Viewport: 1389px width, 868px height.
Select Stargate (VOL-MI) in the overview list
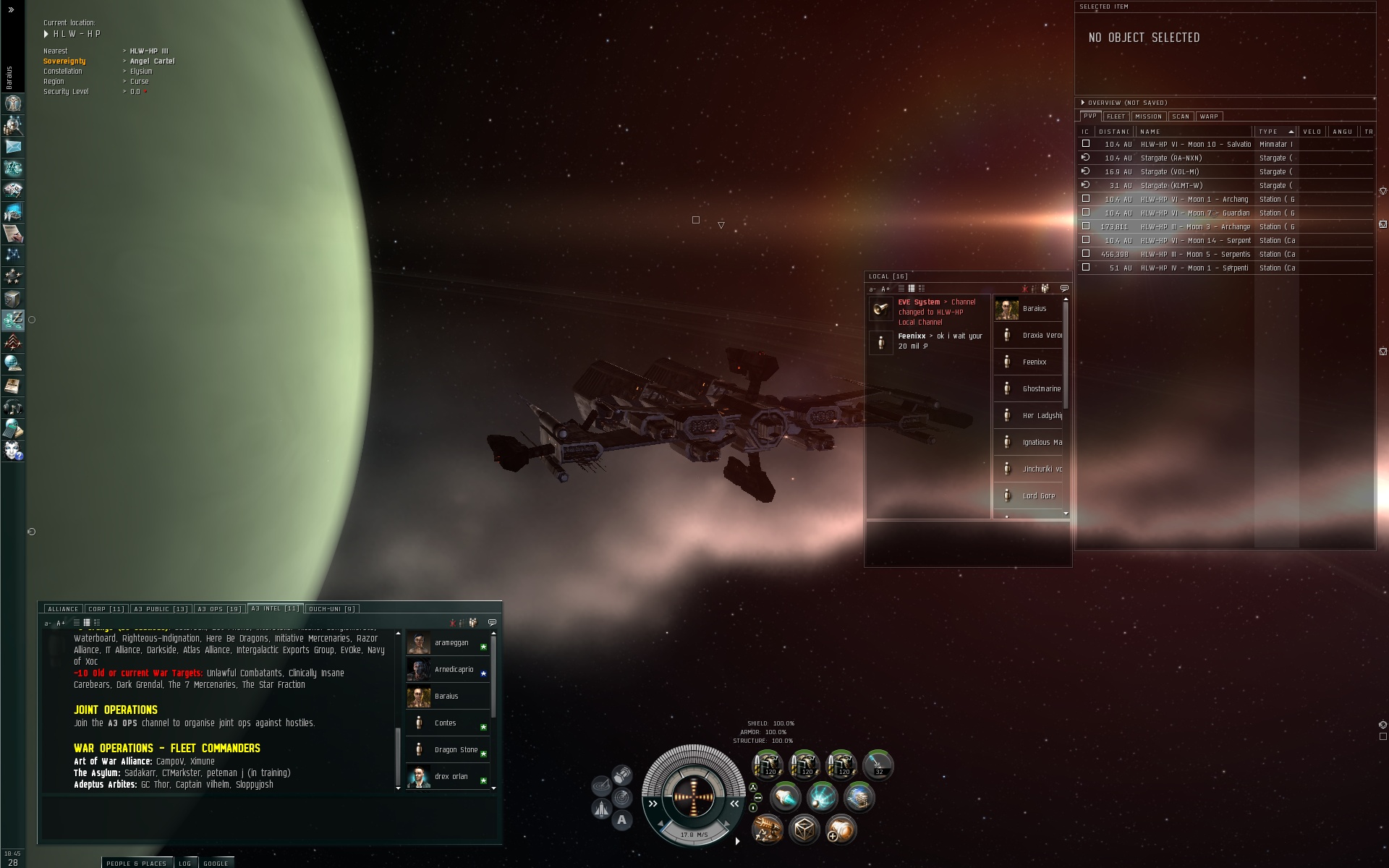[x=1169, y=172]
